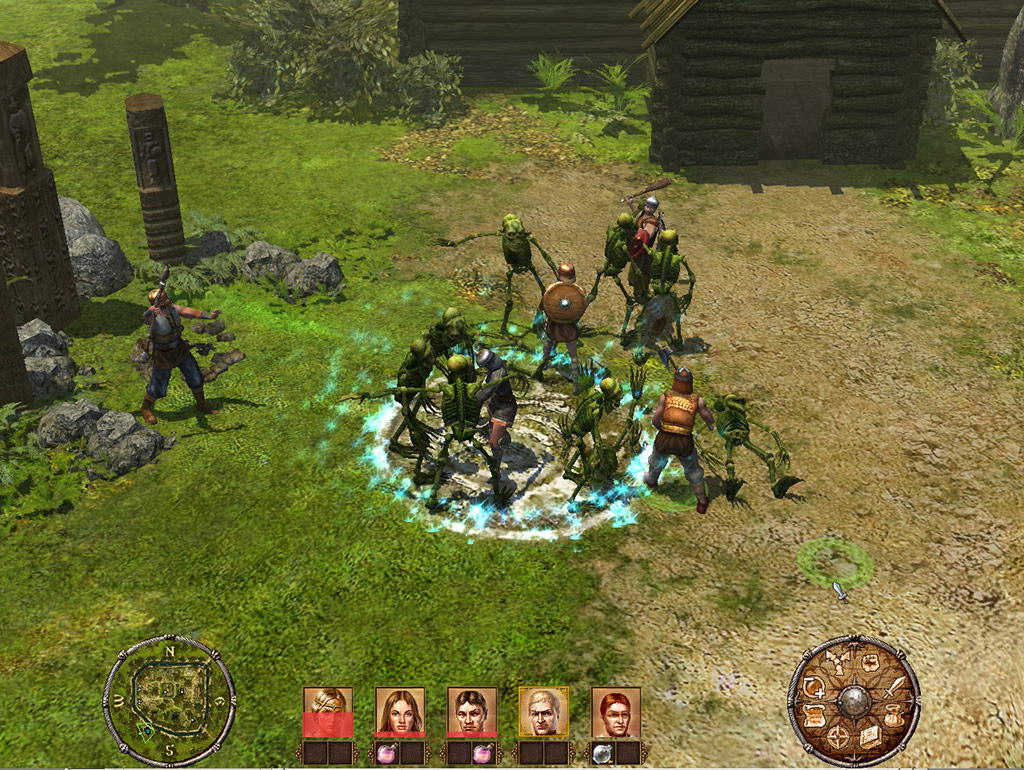Image resolution: width=1024 pixels, height=770 pixels.
Task: Open the pouch icon on the shield menu
Action: (893, 716)
